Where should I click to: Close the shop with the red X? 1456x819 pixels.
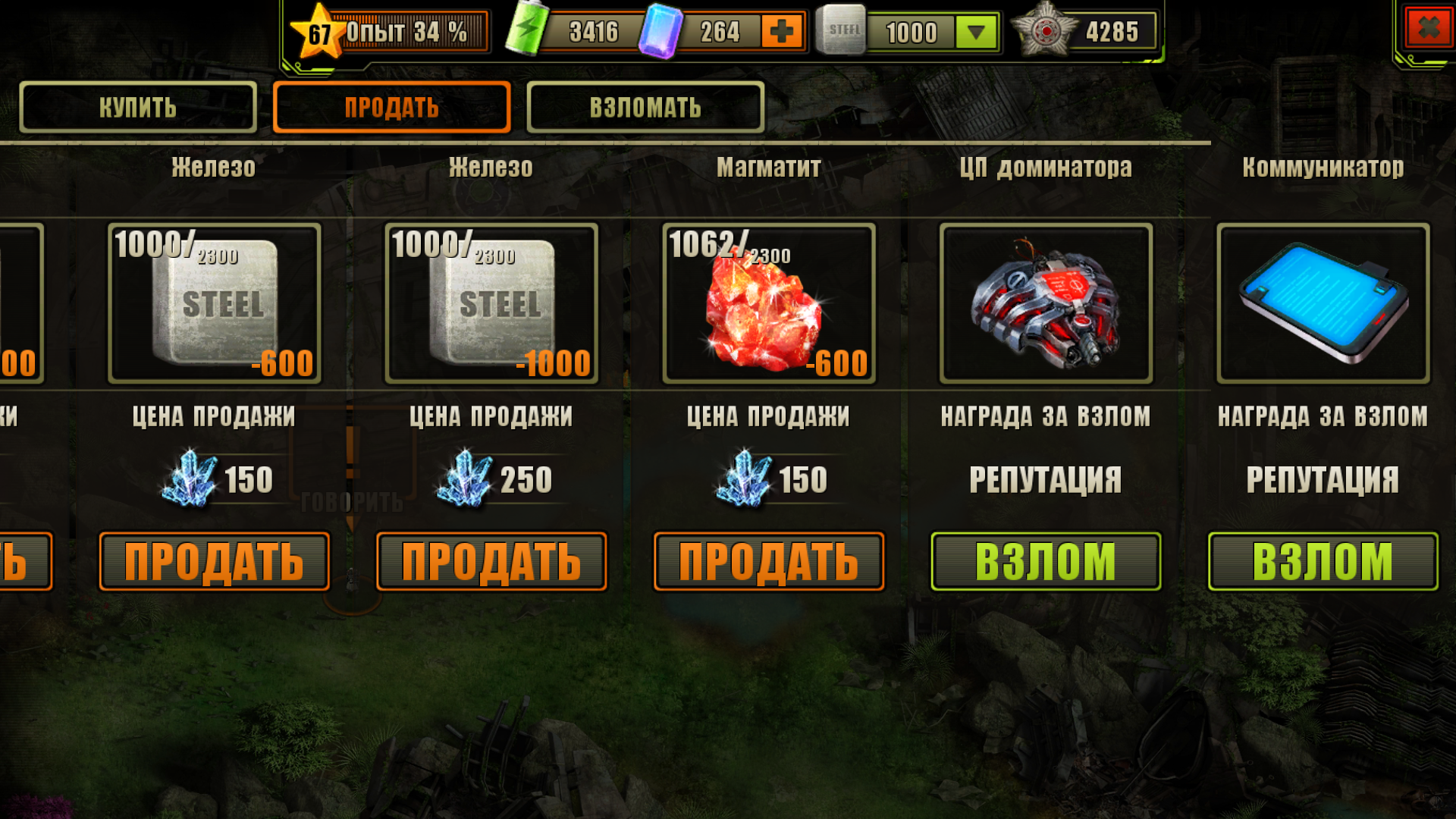coord(1428,29)
